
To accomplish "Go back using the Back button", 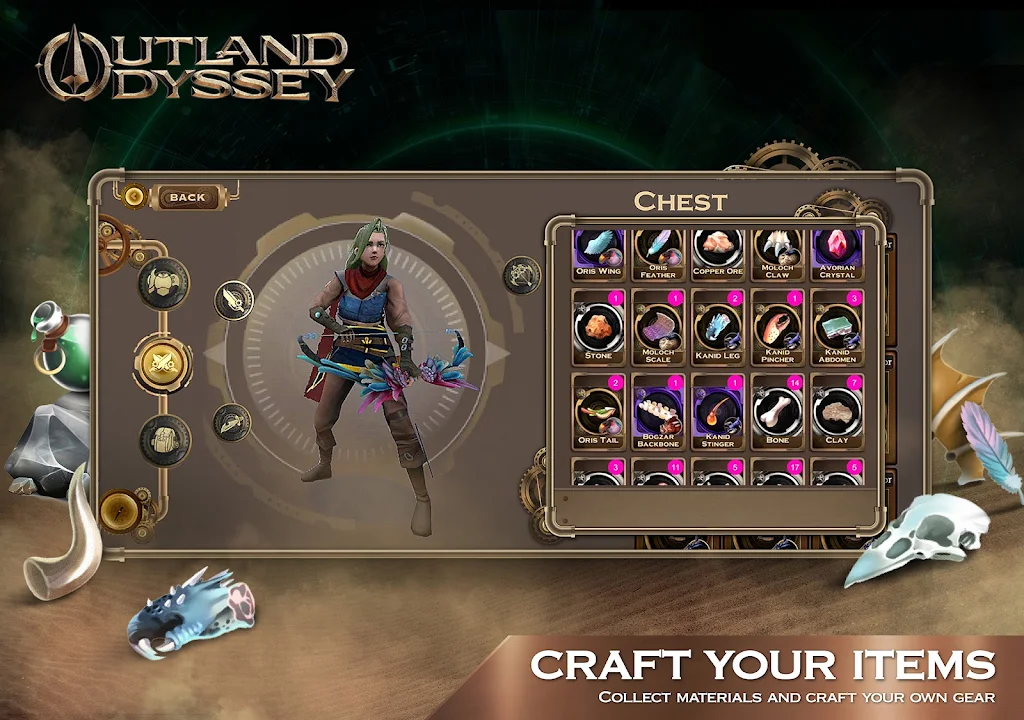I will [x=186, y=197].
